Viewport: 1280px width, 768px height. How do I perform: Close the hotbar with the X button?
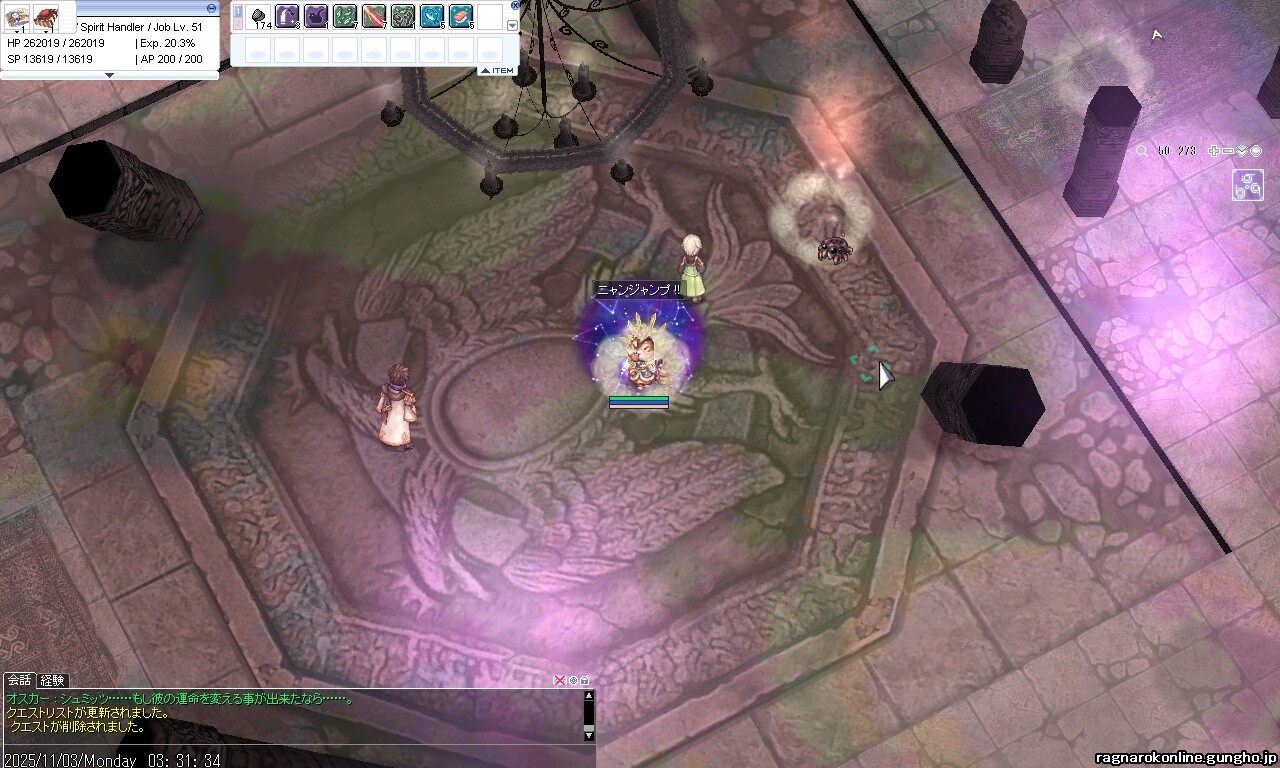click(x=515, y=5)
